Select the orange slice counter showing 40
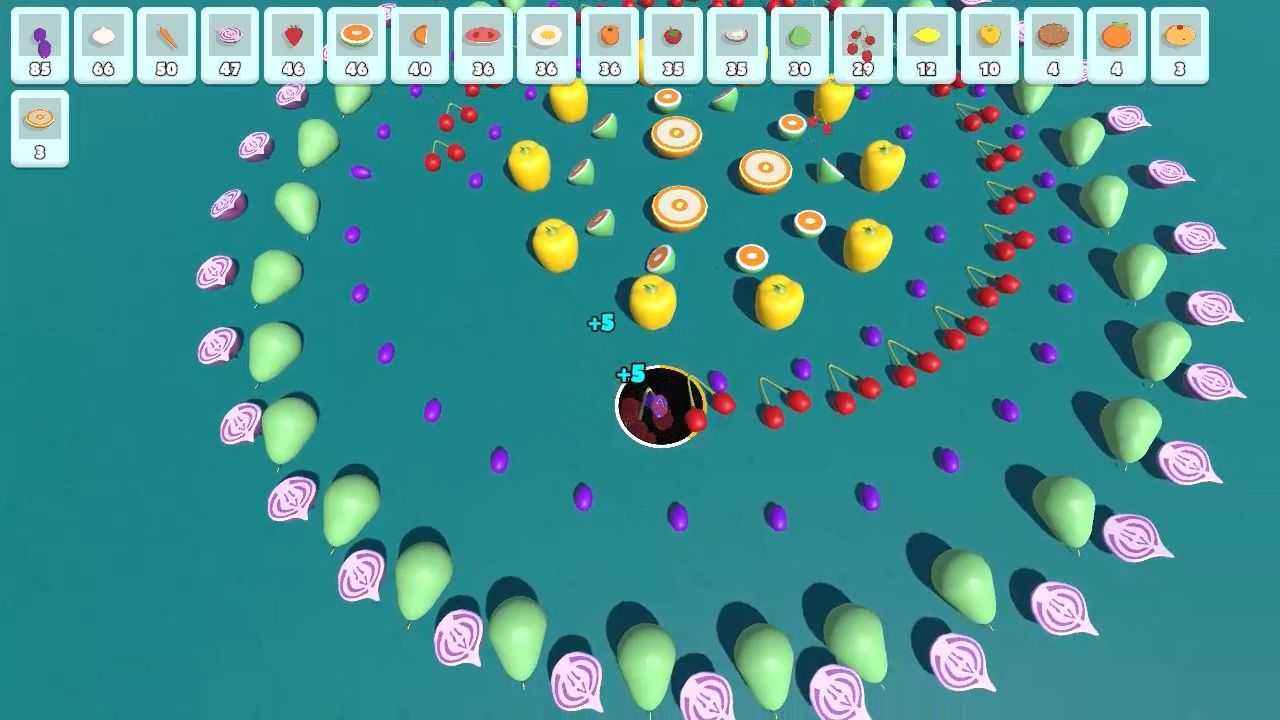 420,45
